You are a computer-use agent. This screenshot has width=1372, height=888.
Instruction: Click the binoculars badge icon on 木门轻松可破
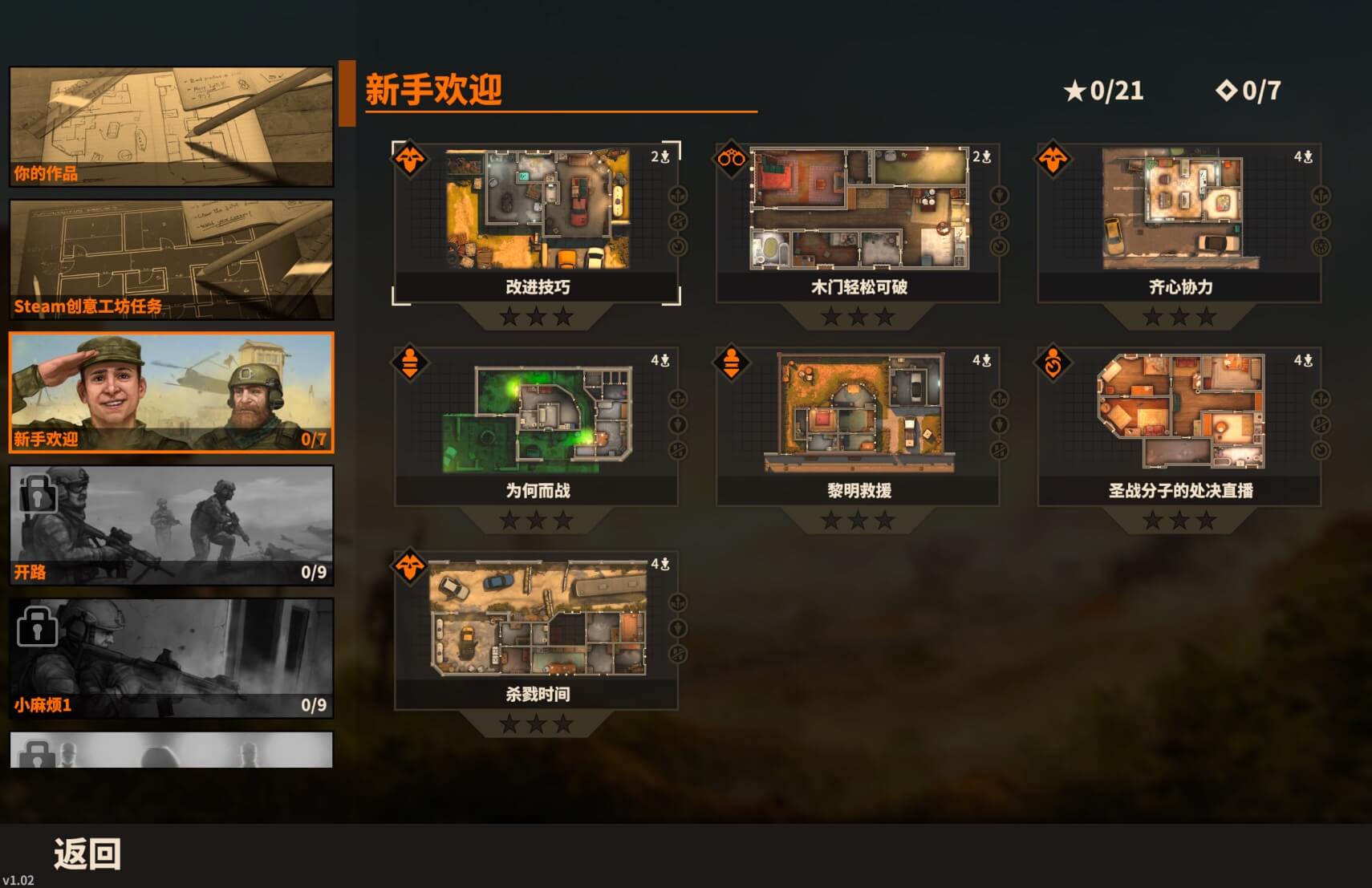tap(730, 158)
